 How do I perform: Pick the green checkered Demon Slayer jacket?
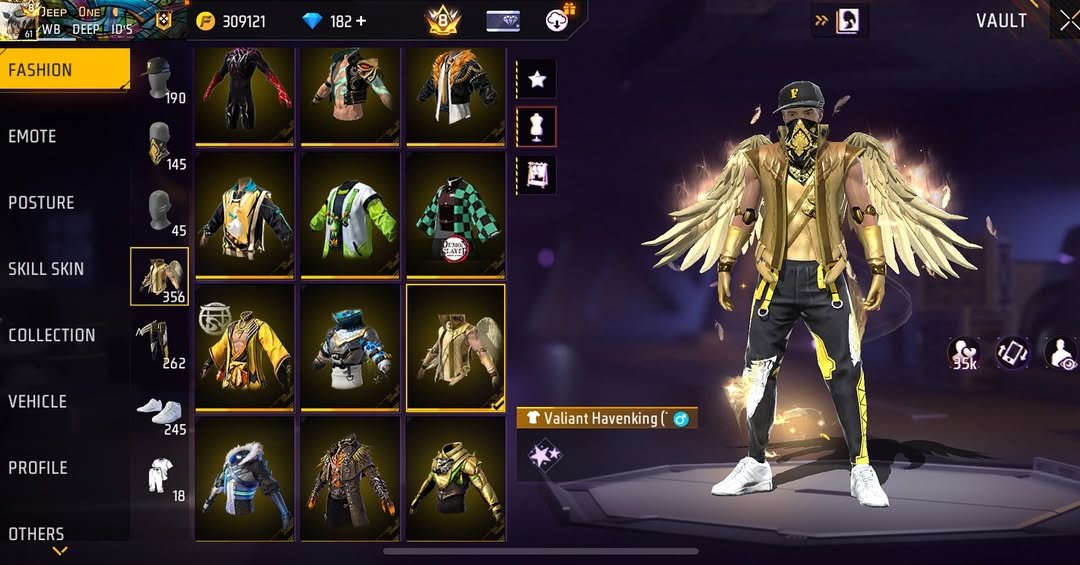click(x=455, y=215)
